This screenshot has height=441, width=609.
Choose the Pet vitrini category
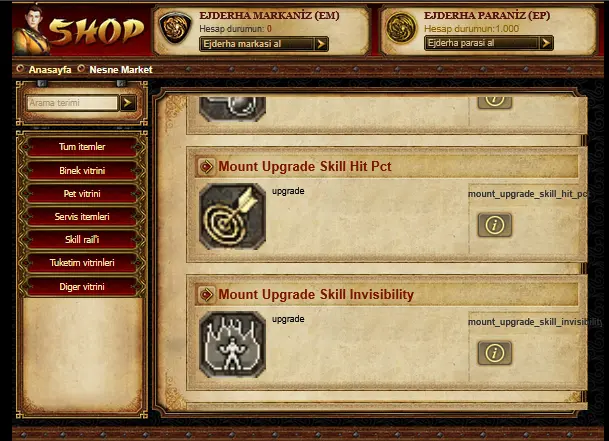[x=82, y=194]
